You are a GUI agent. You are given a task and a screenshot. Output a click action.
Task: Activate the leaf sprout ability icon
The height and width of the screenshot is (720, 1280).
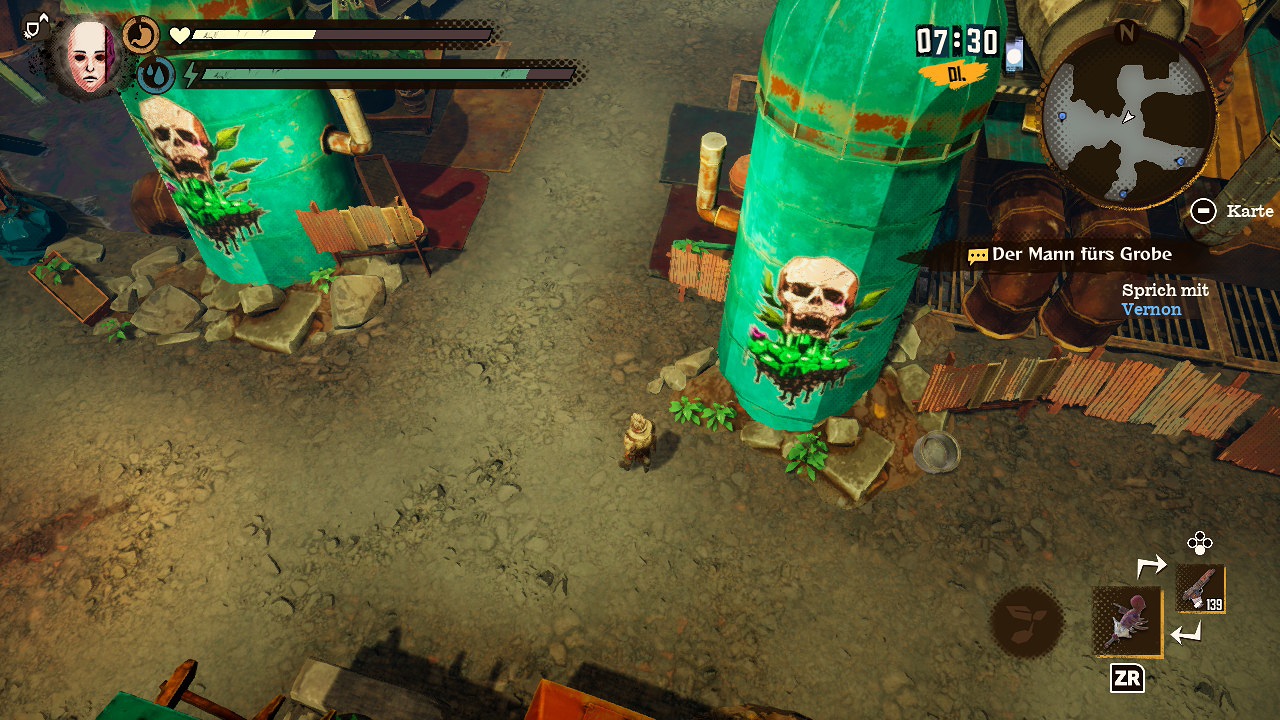click(x=1026, y=621)
